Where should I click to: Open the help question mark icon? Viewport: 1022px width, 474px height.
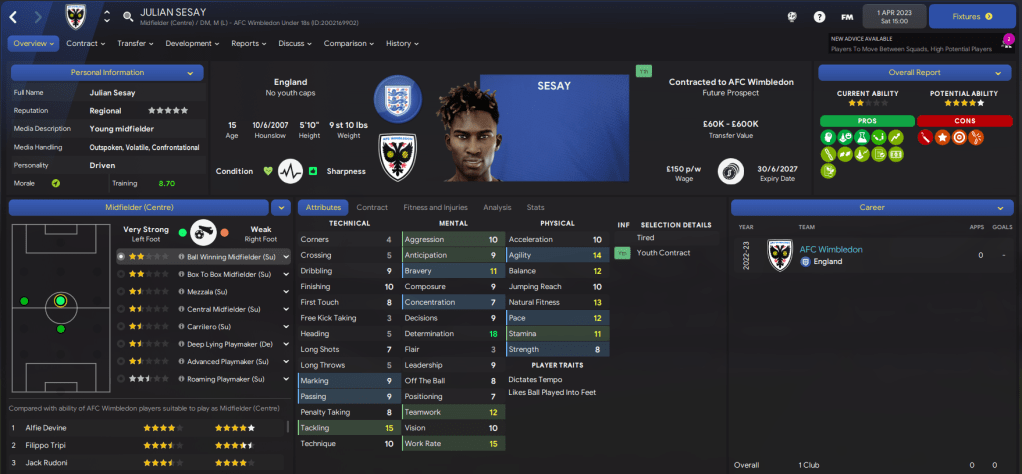click(x=819, y=17)
